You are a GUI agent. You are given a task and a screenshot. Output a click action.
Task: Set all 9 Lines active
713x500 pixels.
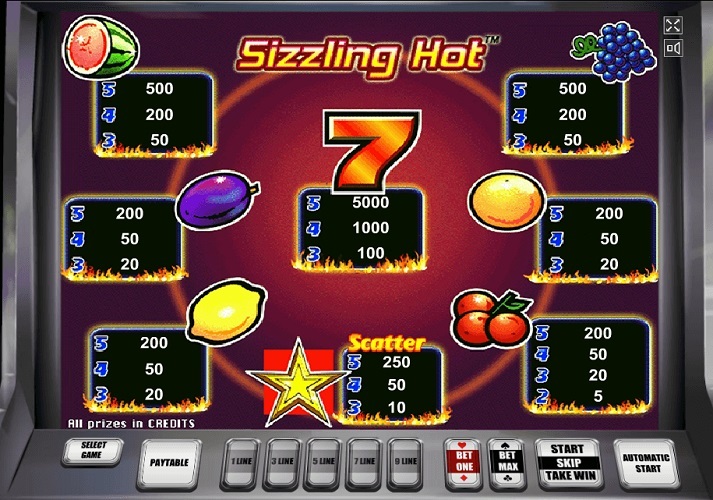click(x=407, y=463)
